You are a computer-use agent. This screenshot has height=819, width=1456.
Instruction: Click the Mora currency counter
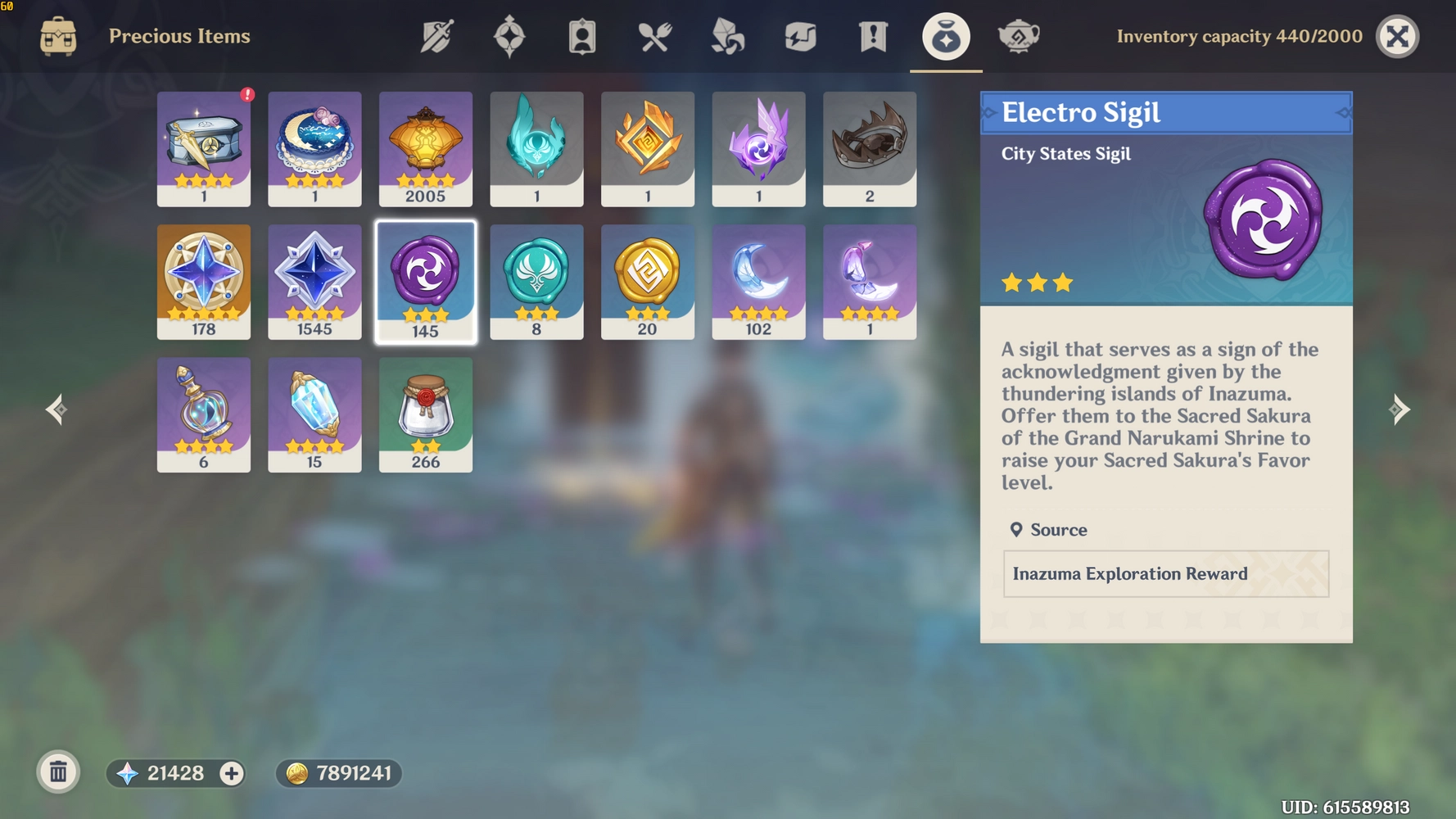[338, 772]
